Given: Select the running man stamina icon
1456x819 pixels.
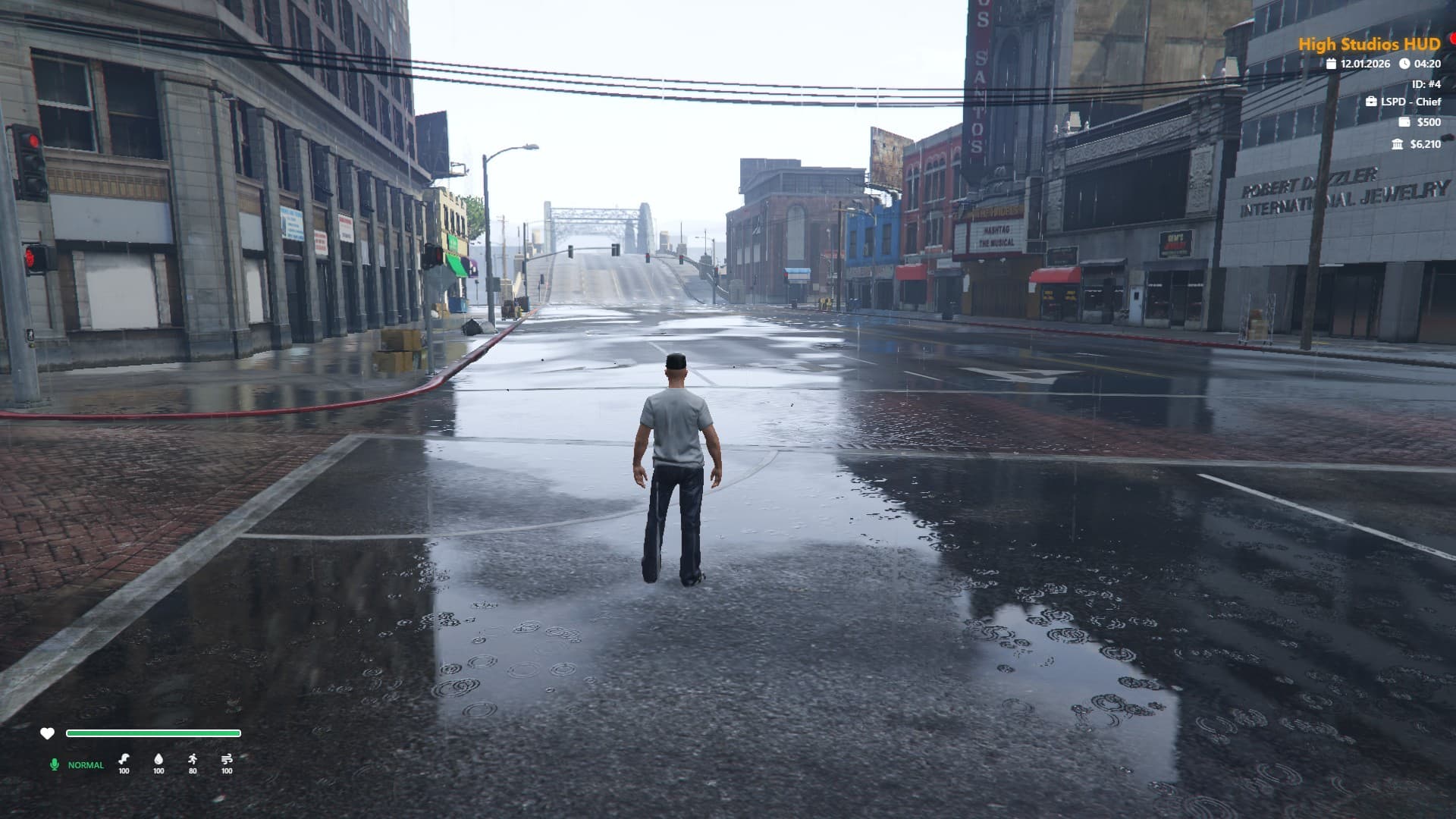Looking at the screenshot, I should (193, 758).
